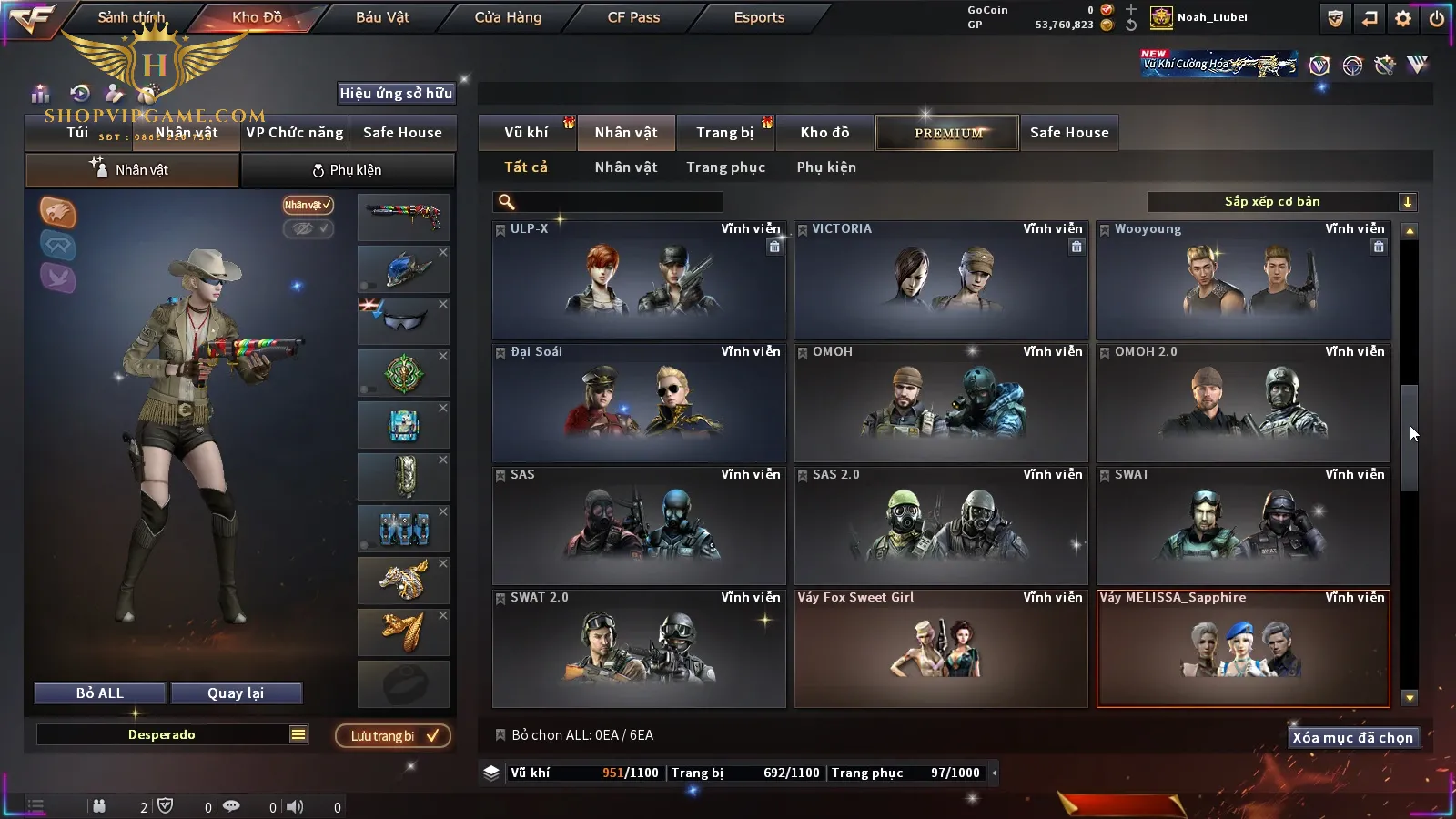
Task: Switch to the Vũ khí inventory tab
Action: pos(526,133)
